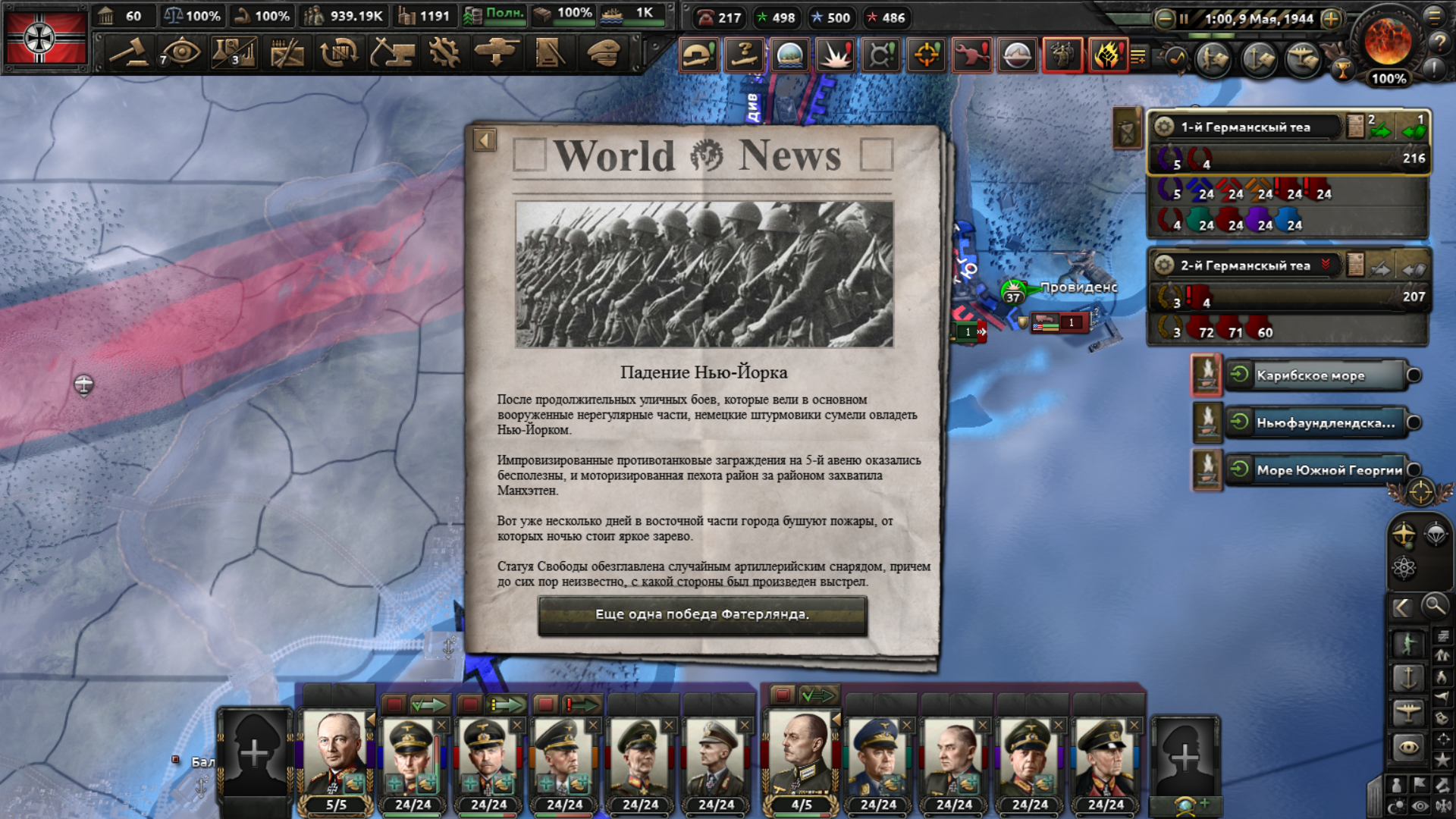Open the production gear menu

click(x=444, y=53)
